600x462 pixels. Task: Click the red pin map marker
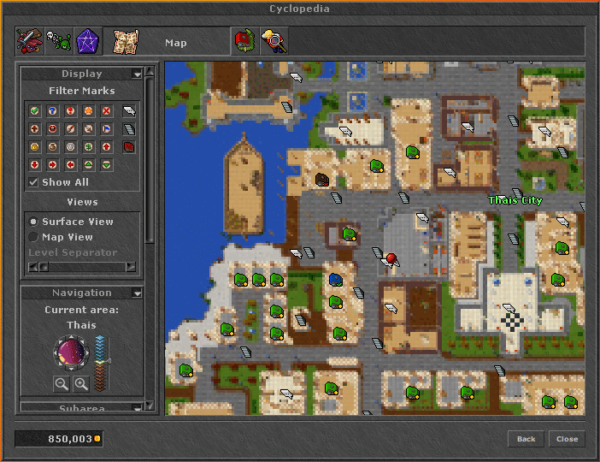tap(391, 259)
